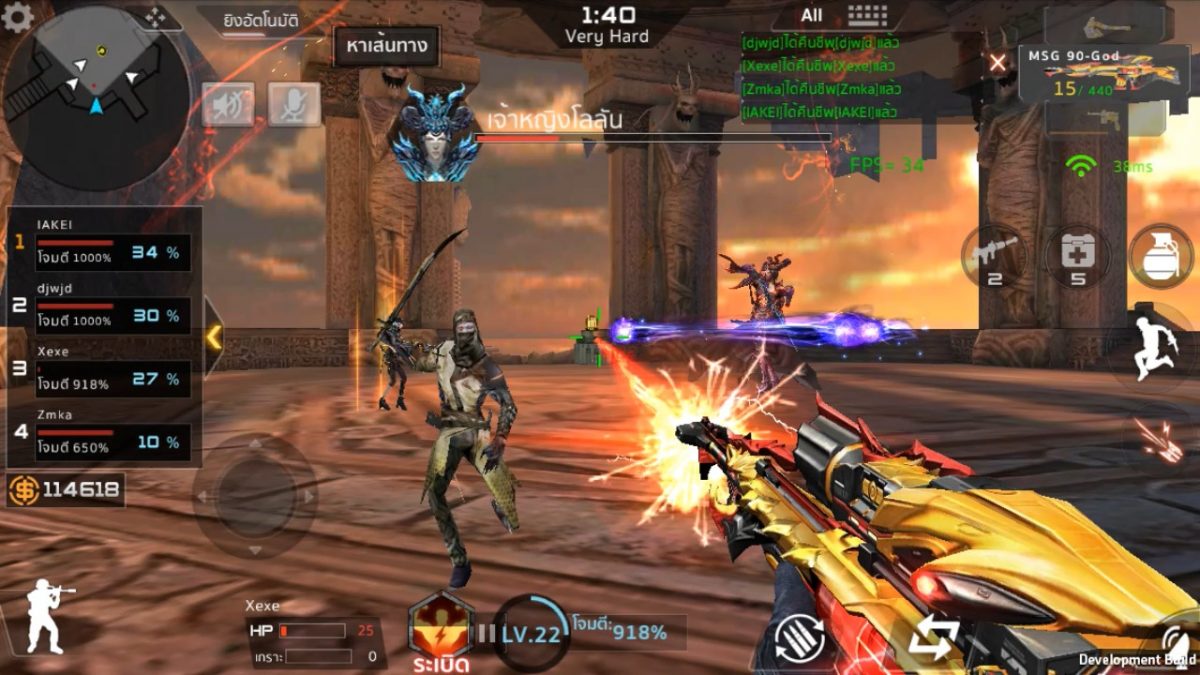Click the หาเส้นทาง pathfinding button

click(386, 46)
